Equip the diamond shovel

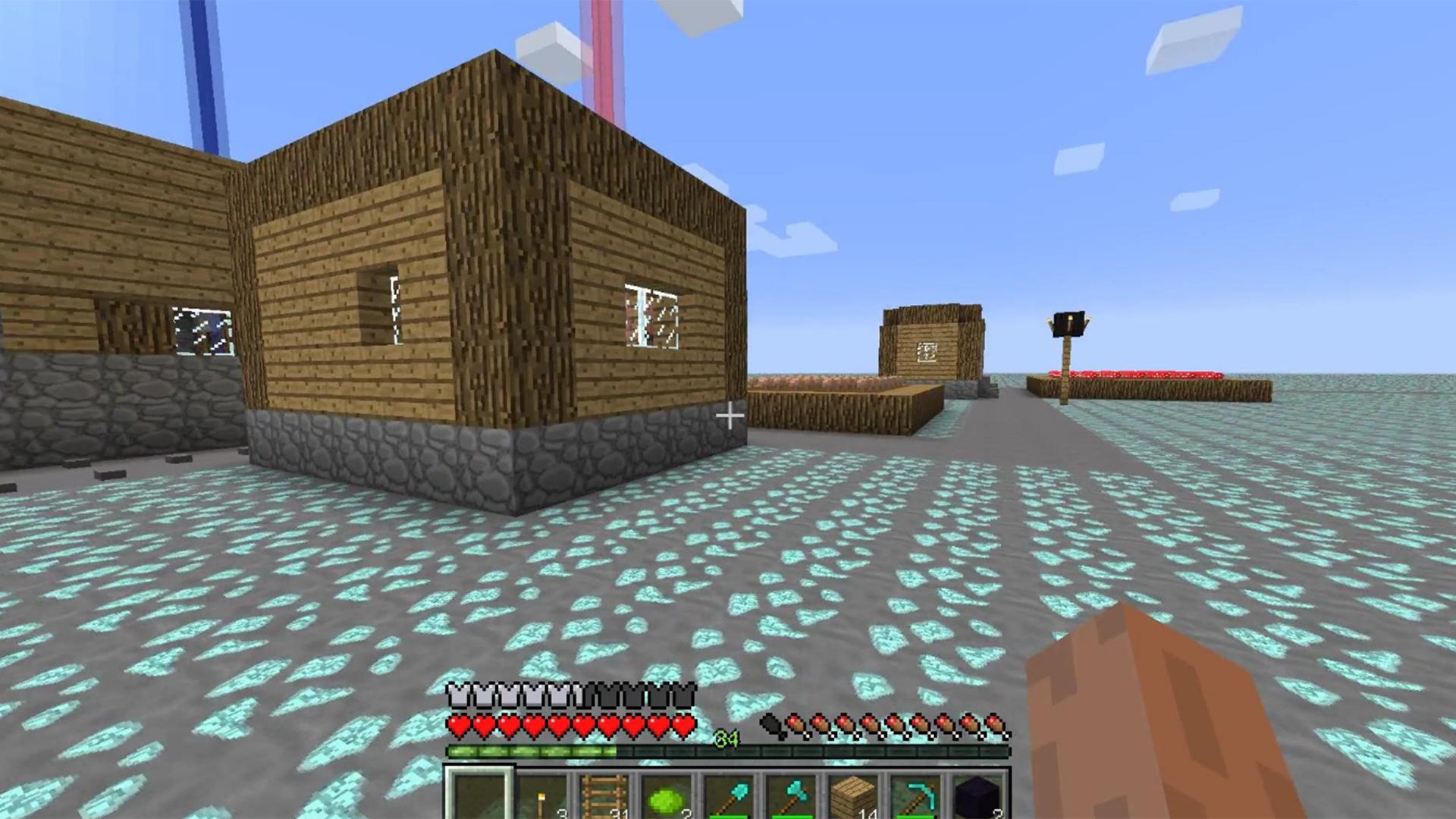(728, 796)
